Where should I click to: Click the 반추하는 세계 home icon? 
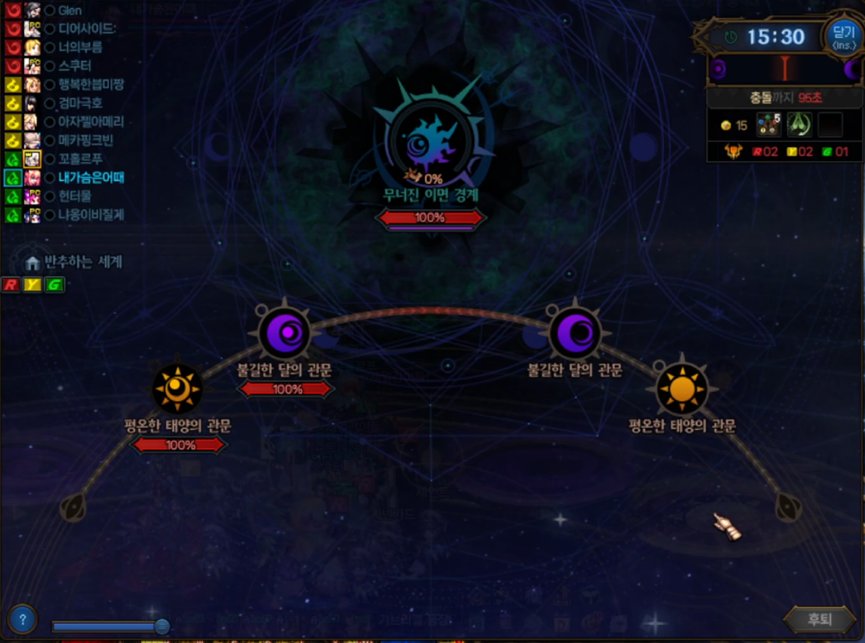[33, 263]
